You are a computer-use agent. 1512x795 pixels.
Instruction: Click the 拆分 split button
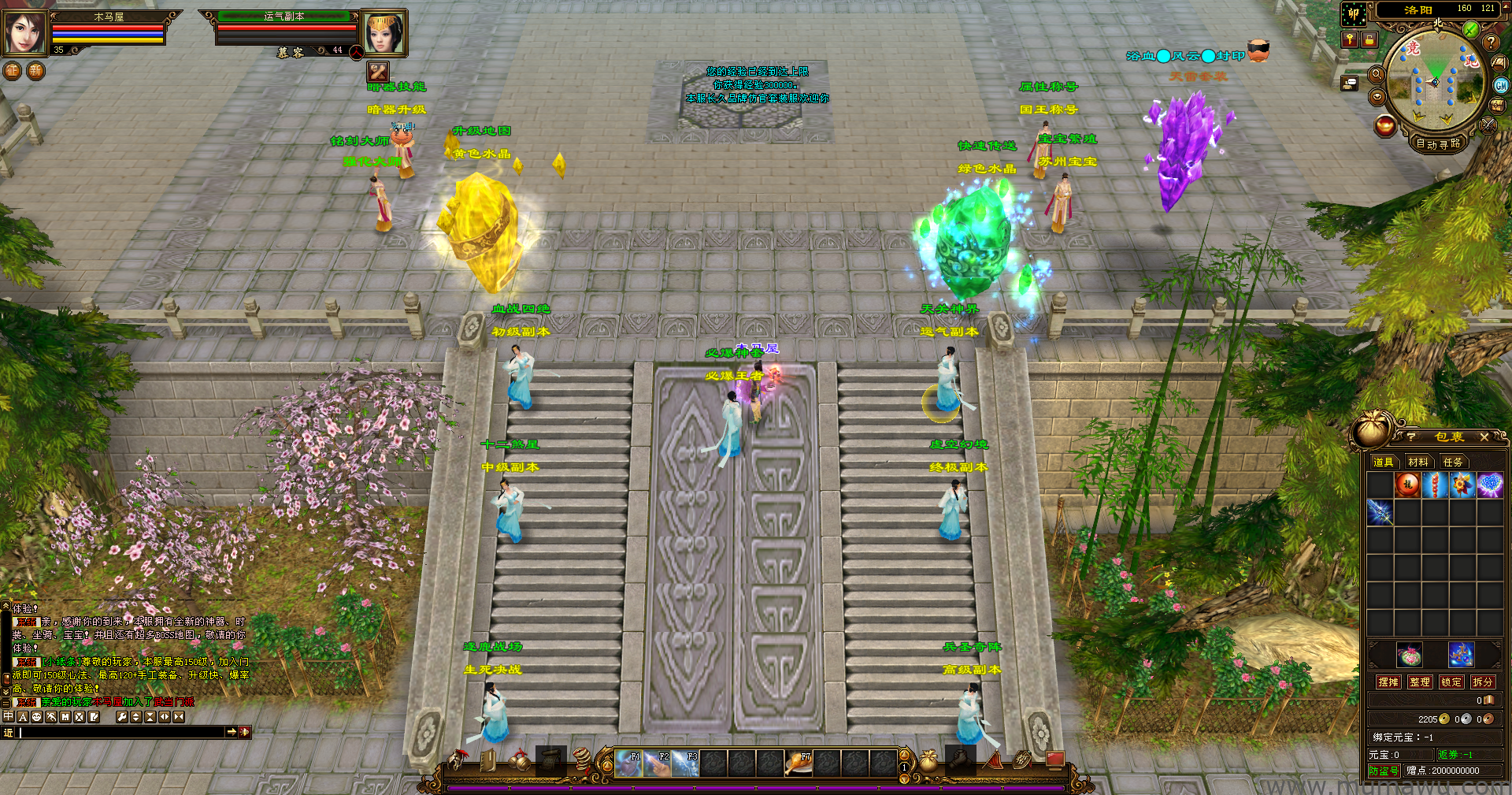pyautogui.click(x=1482, y=682)
